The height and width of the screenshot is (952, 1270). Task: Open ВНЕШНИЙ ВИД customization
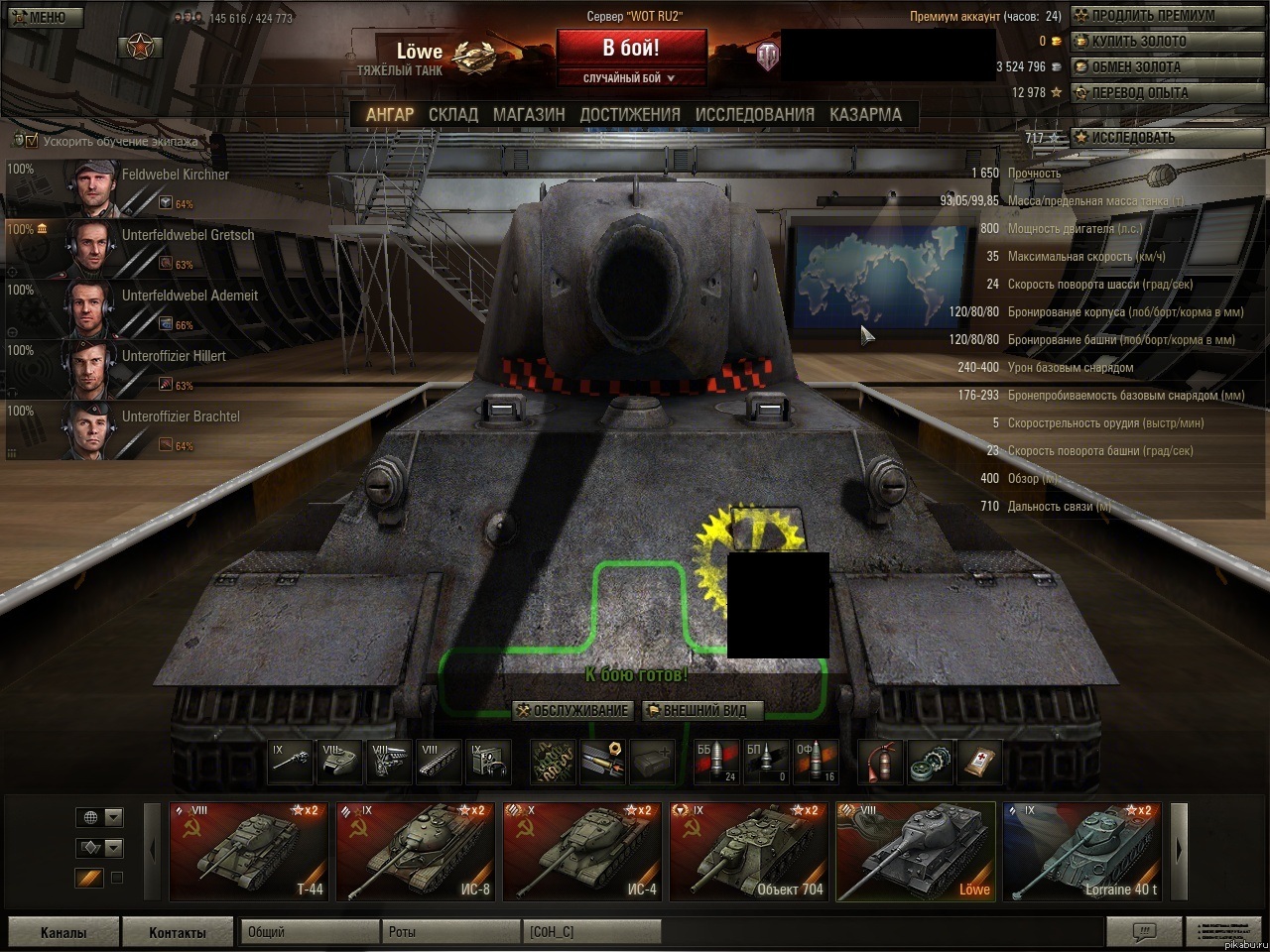[x=703, y=710]
